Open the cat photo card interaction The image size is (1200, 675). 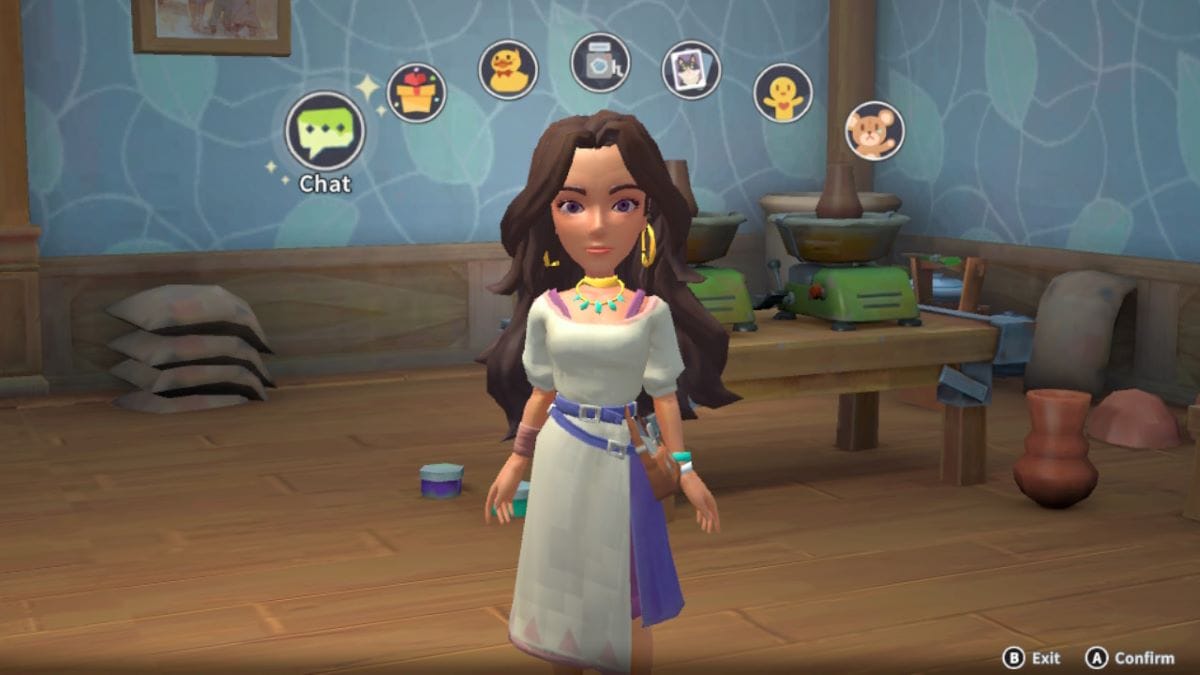click(691, 70)
